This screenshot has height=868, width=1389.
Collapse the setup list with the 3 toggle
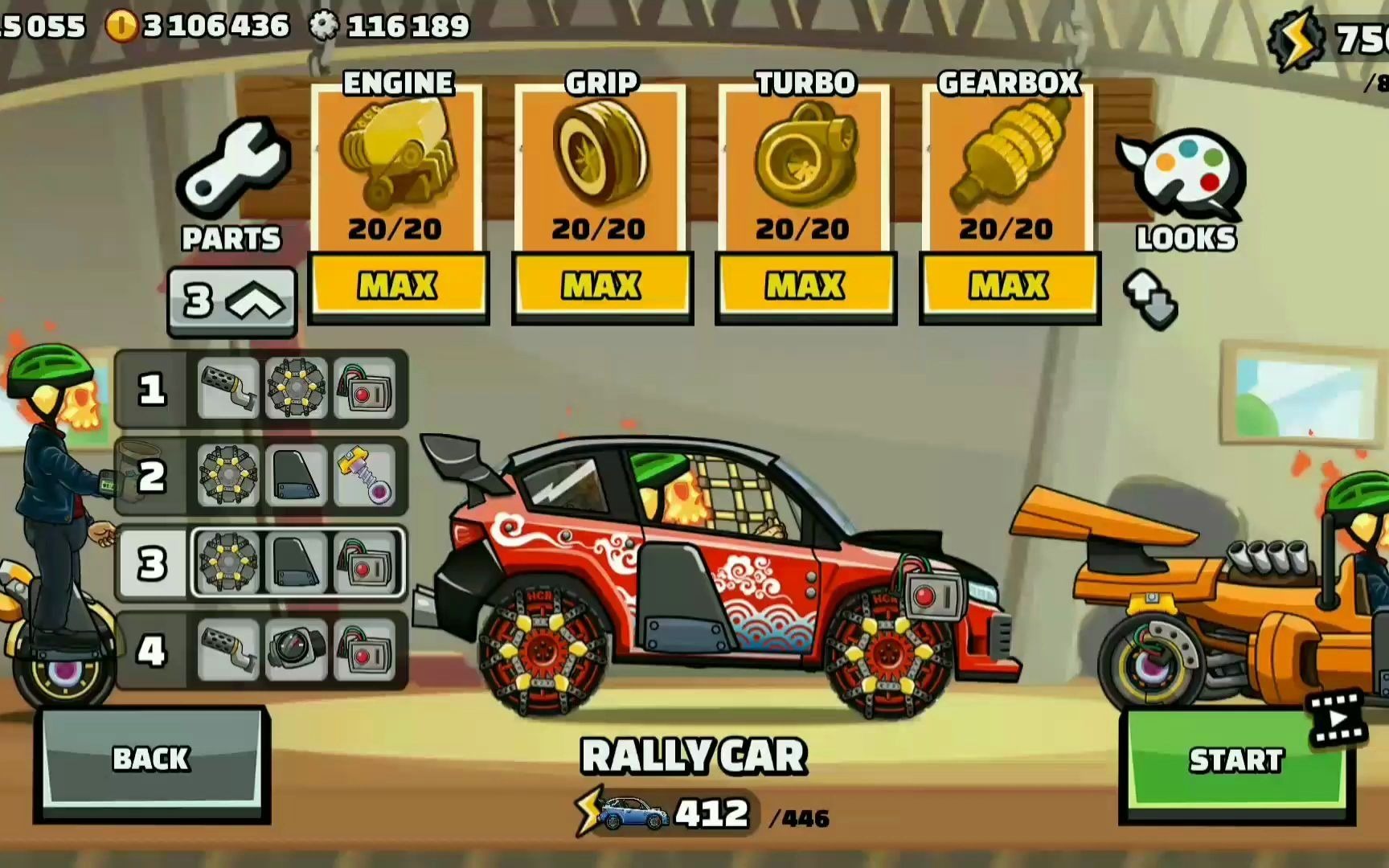point(232,301)
